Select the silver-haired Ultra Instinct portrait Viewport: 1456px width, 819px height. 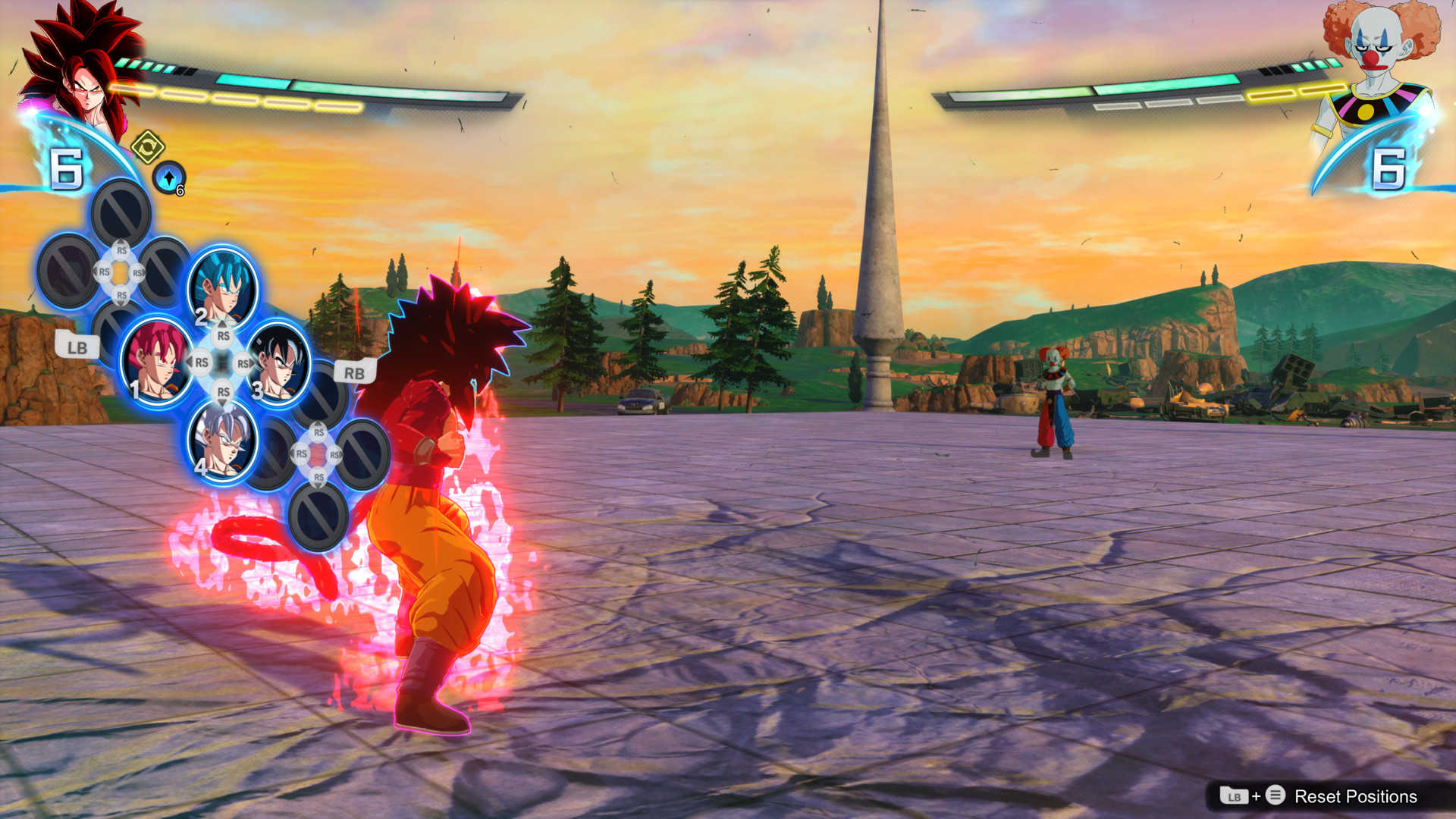(x=222, y=440)
